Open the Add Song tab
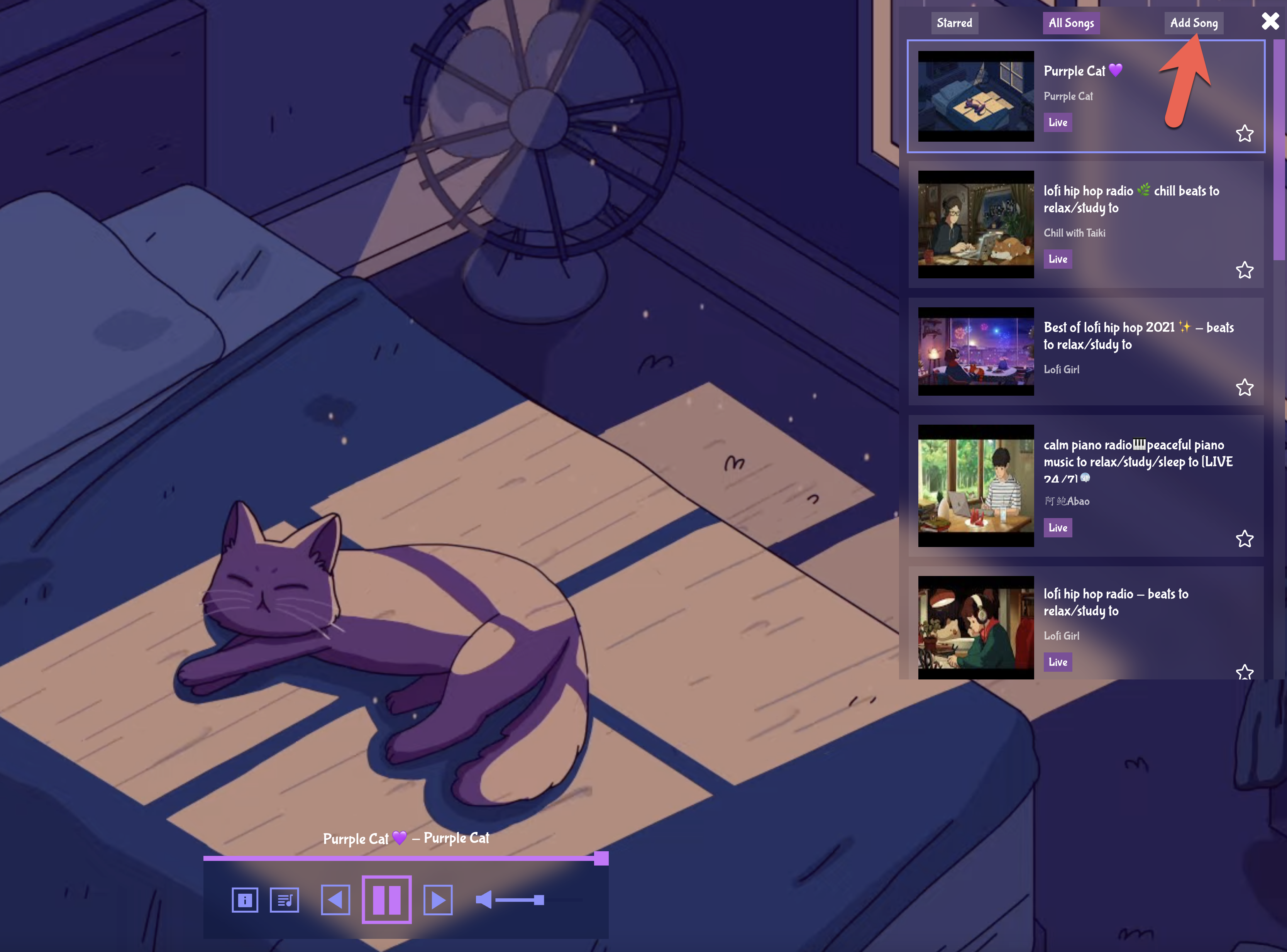The height and width of the screenshot is (952, 1287). pyautogui.click(x=1193, y=23)
